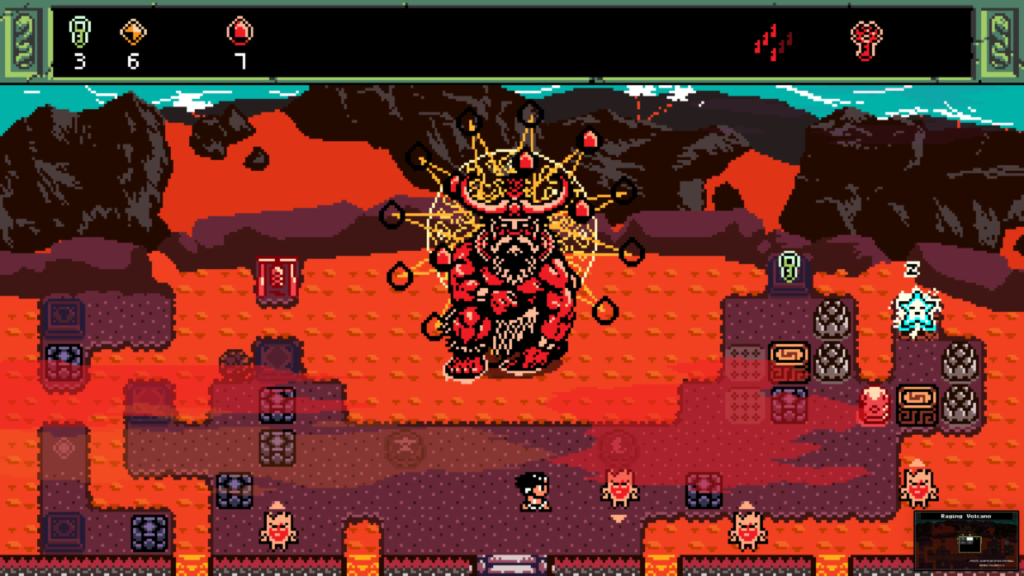Select the red boss key icon
The image size is (1024, 576).
click(x=866, y=38)
